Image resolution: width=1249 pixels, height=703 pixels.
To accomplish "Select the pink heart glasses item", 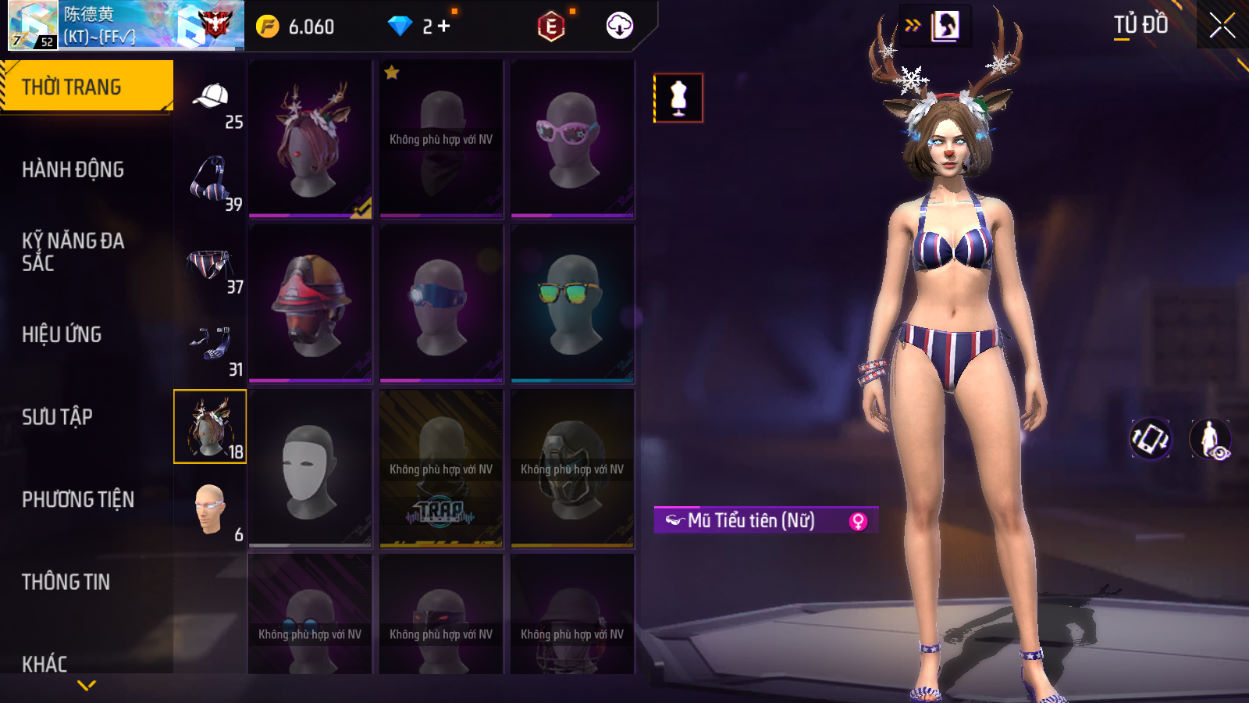I will [x=572, y=138].
